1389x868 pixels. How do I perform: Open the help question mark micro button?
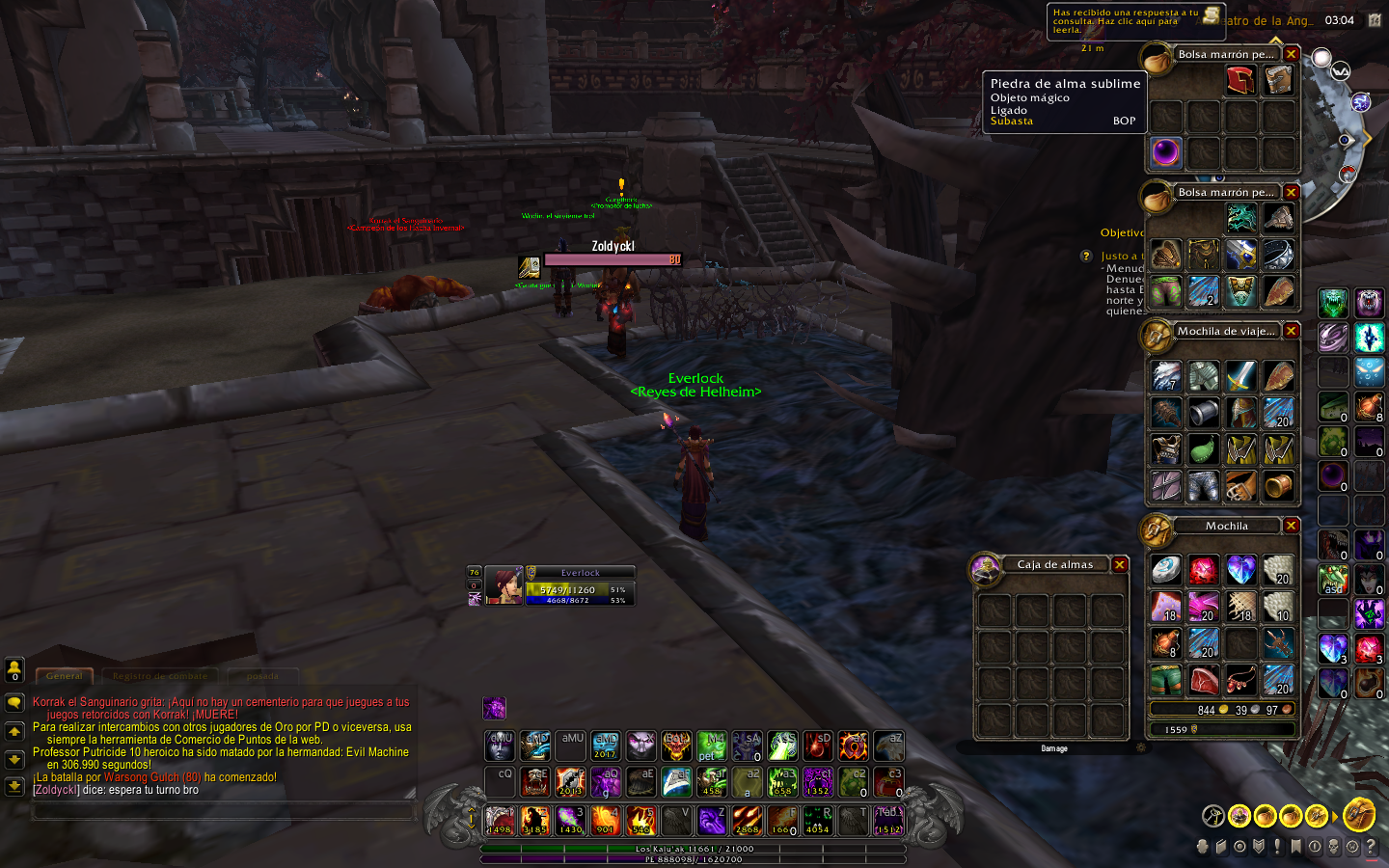click(1371, 847)
